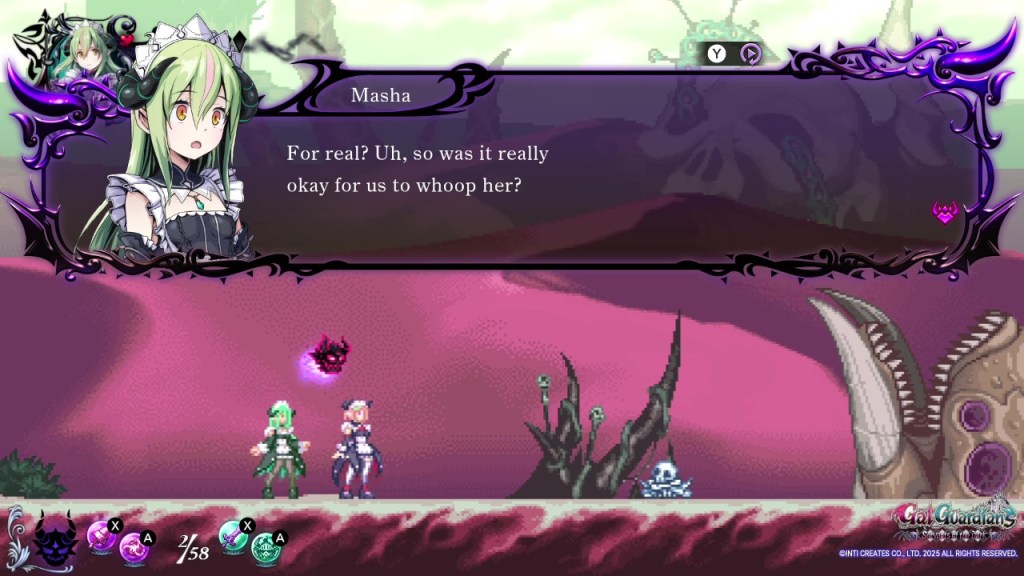Use the green skull orb skill
Viewport: 1024px width, 576px height.
[x=265, y=549]
